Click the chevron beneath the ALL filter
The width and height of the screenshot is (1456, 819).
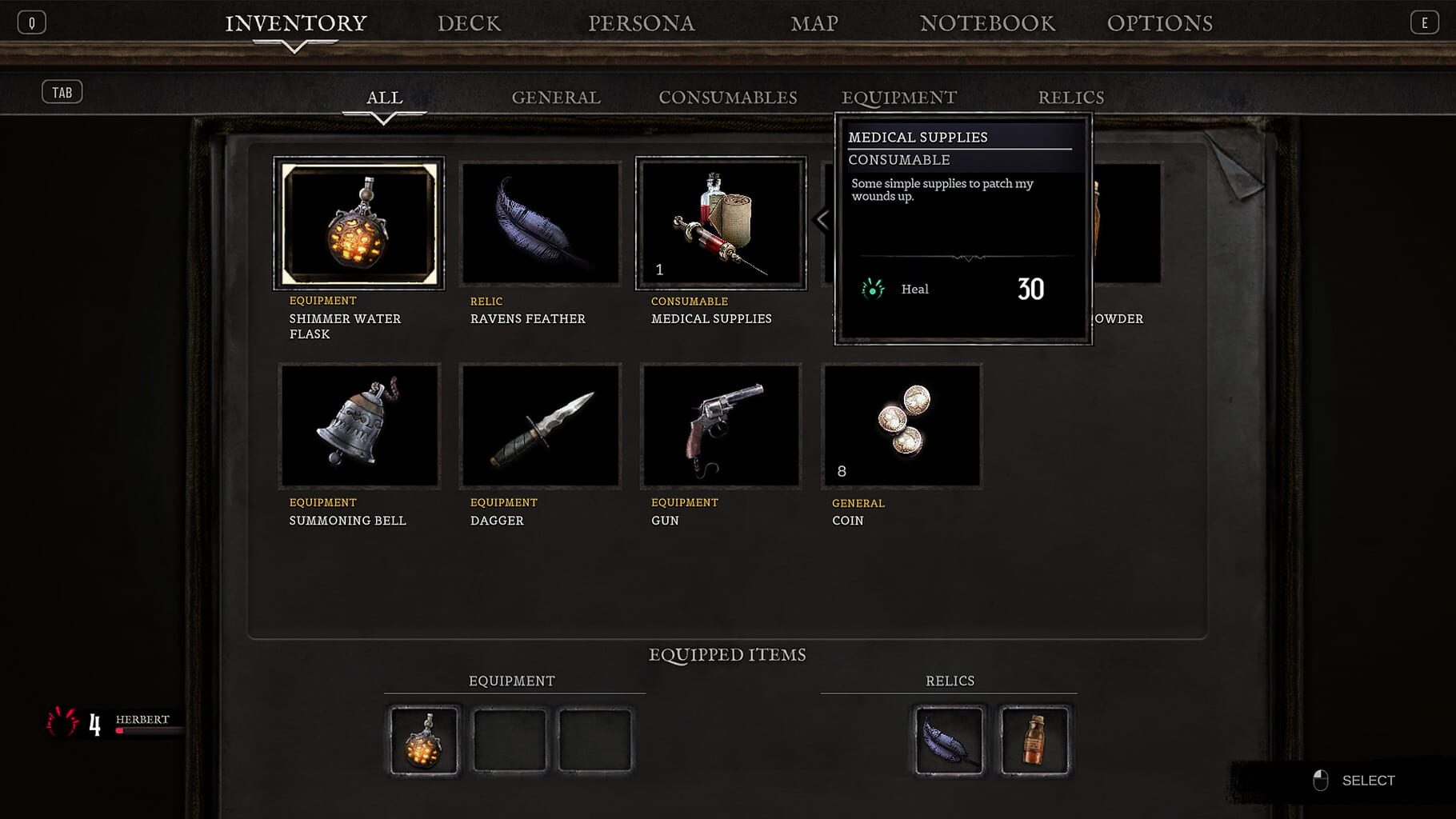(x=385, y=118)
